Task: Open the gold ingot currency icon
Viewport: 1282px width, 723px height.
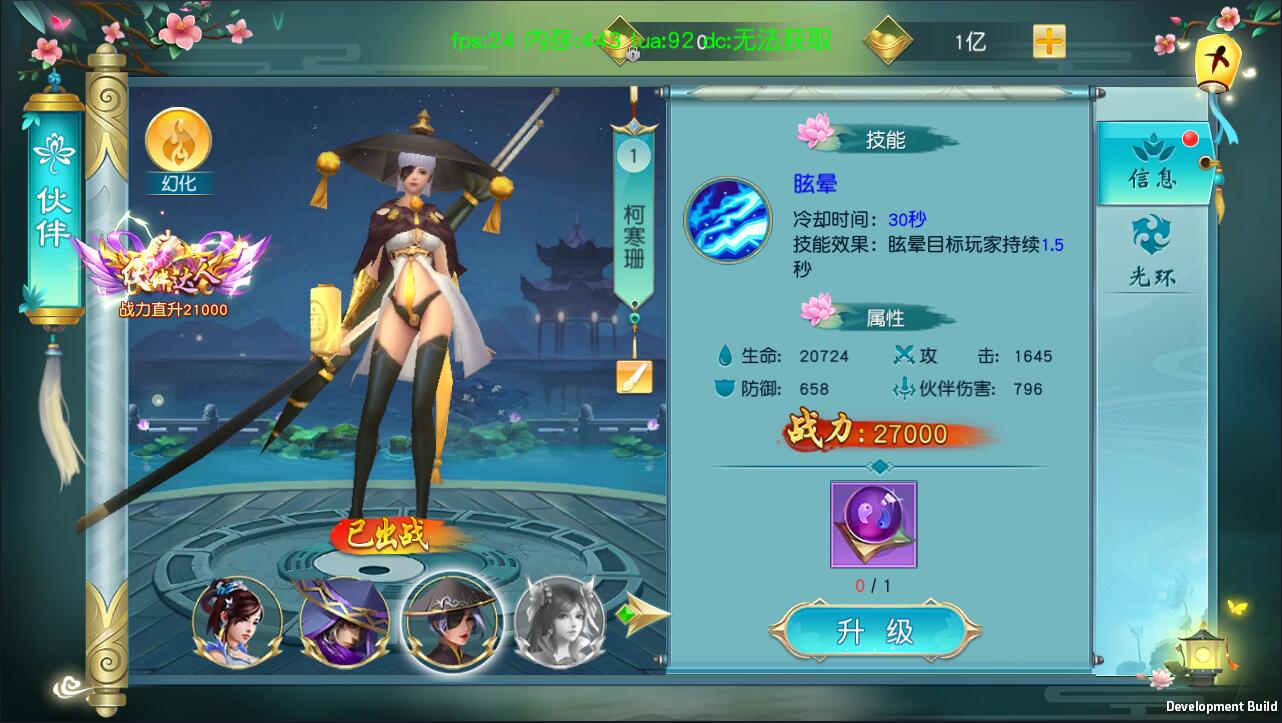Action: point(888,41)
